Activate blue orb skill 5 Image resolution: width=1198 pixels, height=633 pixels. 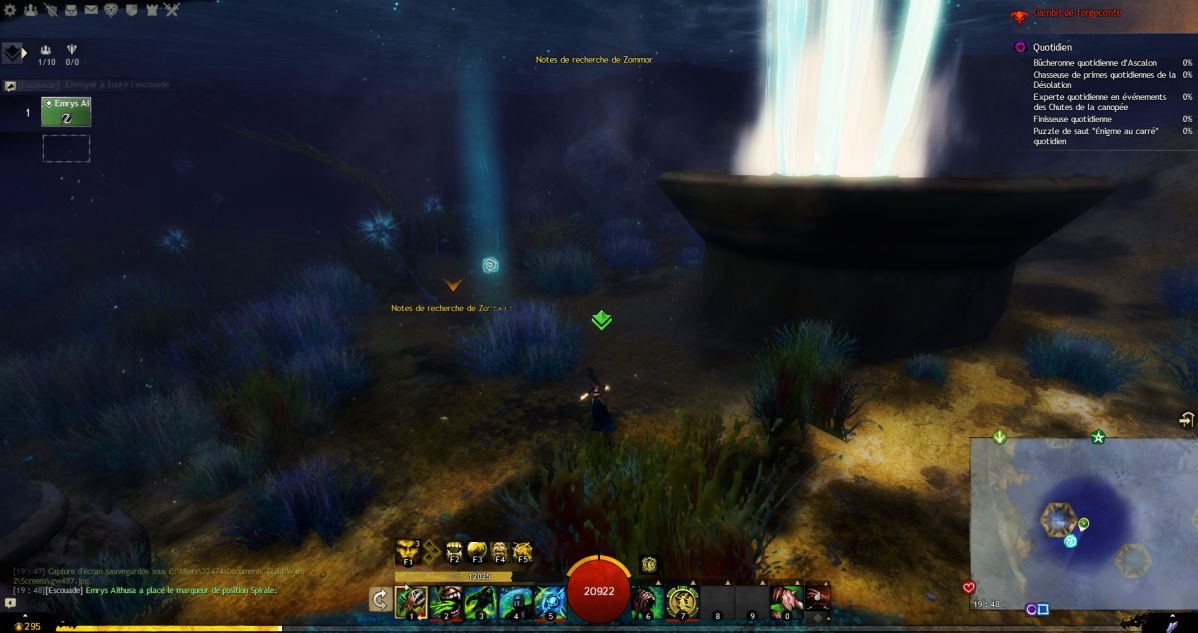coord(549,602)
